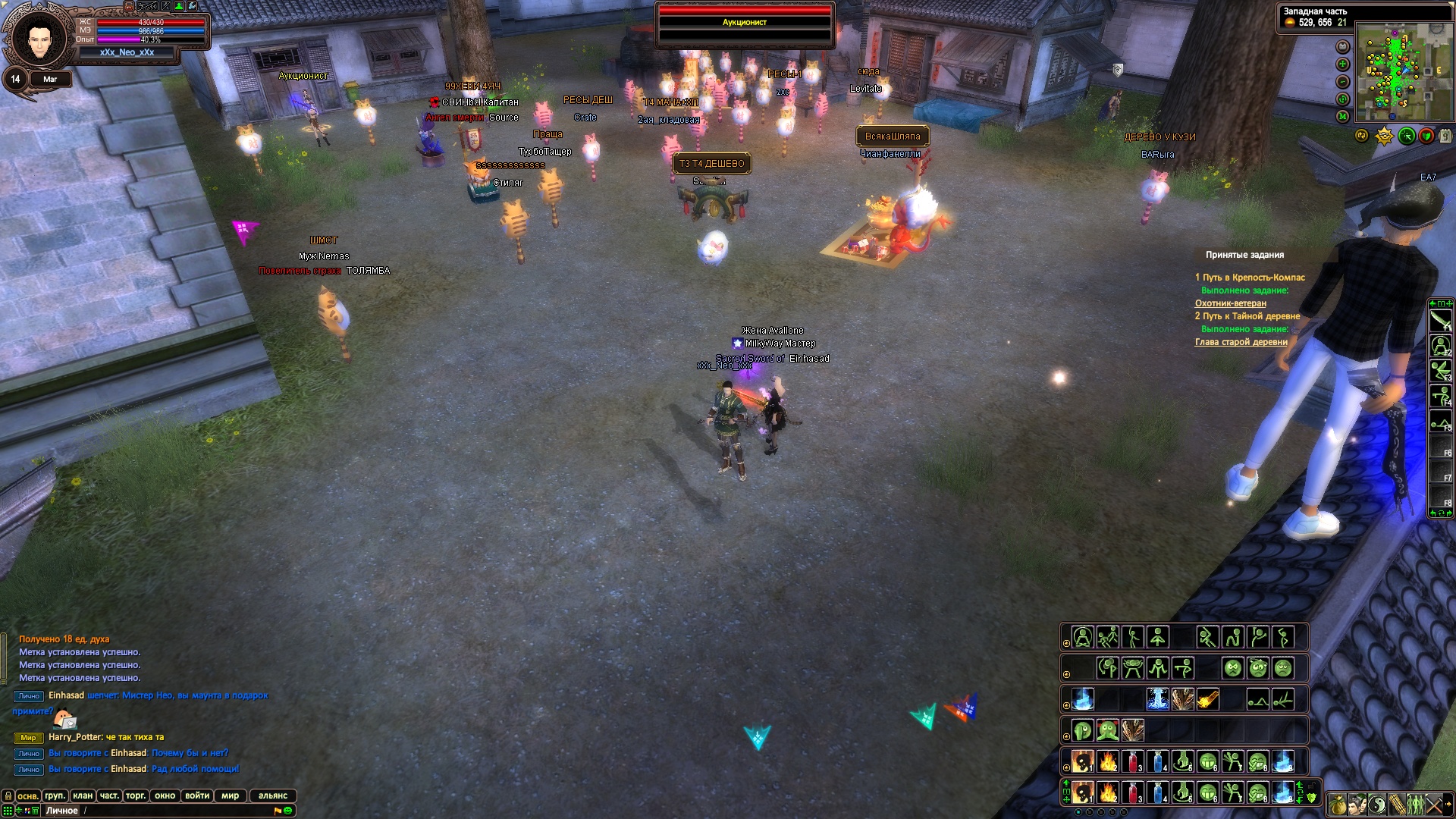Open the chat emoji smiley picker
Screen dimensions: 1456x819
pyautogui.click(x=288, y=811)
